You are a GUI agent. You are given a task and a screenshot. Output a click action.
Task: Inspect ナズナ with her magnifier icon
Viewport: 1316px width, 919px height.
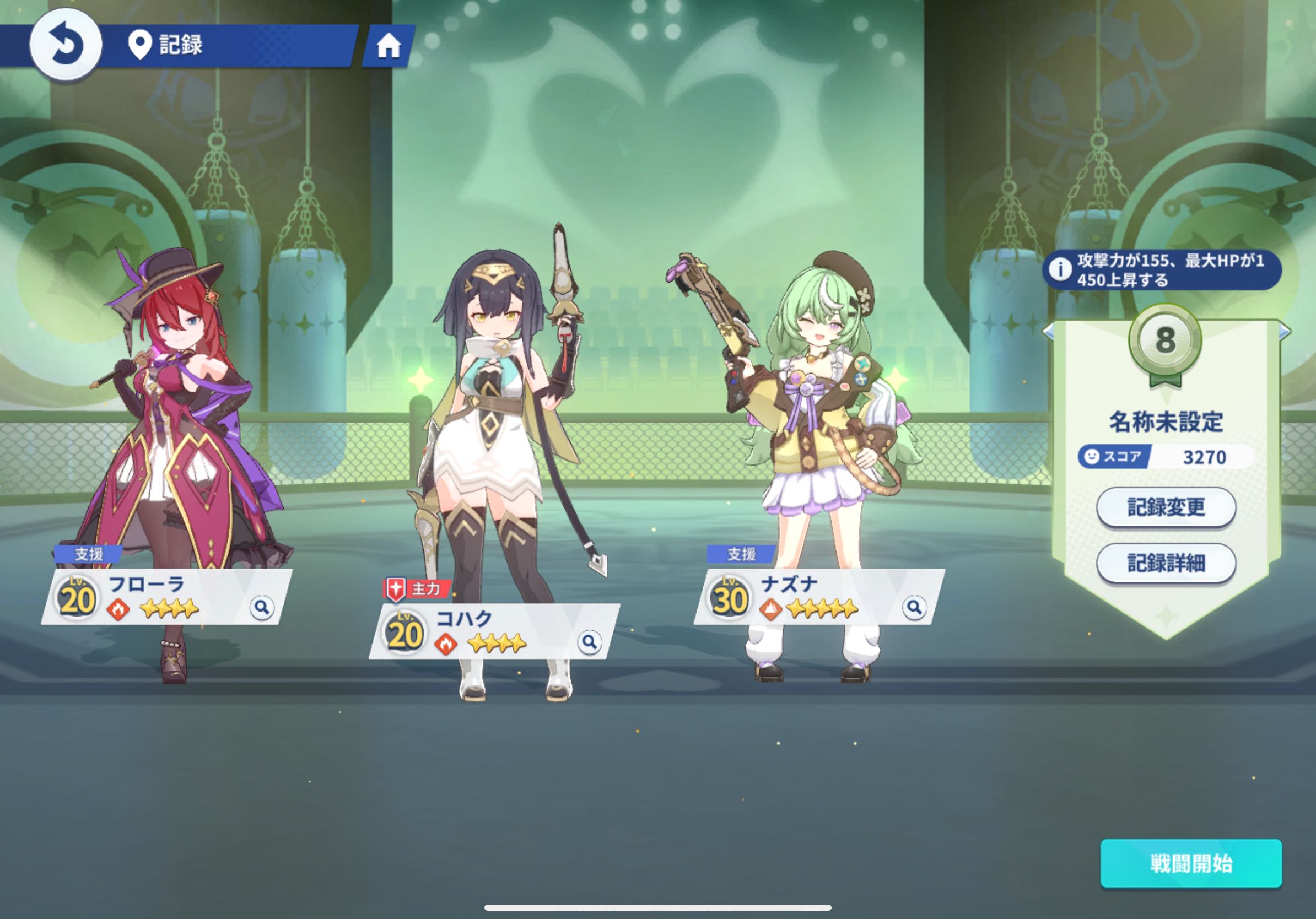coord(914,607)
